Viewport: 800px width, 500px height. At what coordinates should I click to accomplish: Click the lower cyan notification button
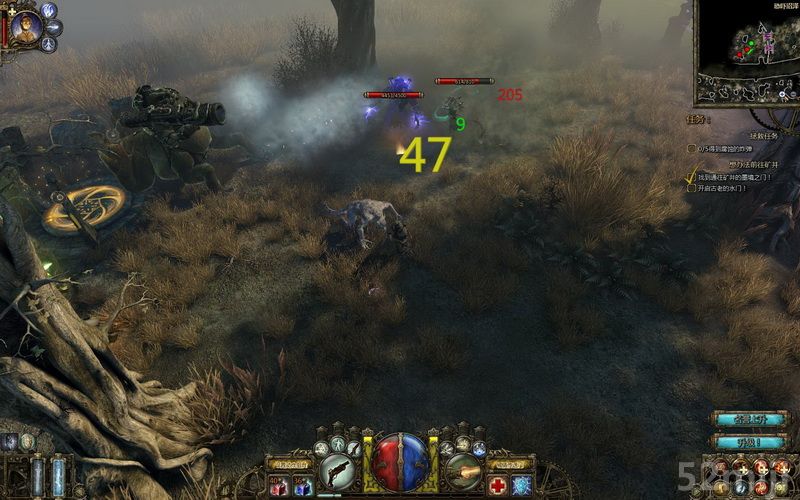(748, 440)
